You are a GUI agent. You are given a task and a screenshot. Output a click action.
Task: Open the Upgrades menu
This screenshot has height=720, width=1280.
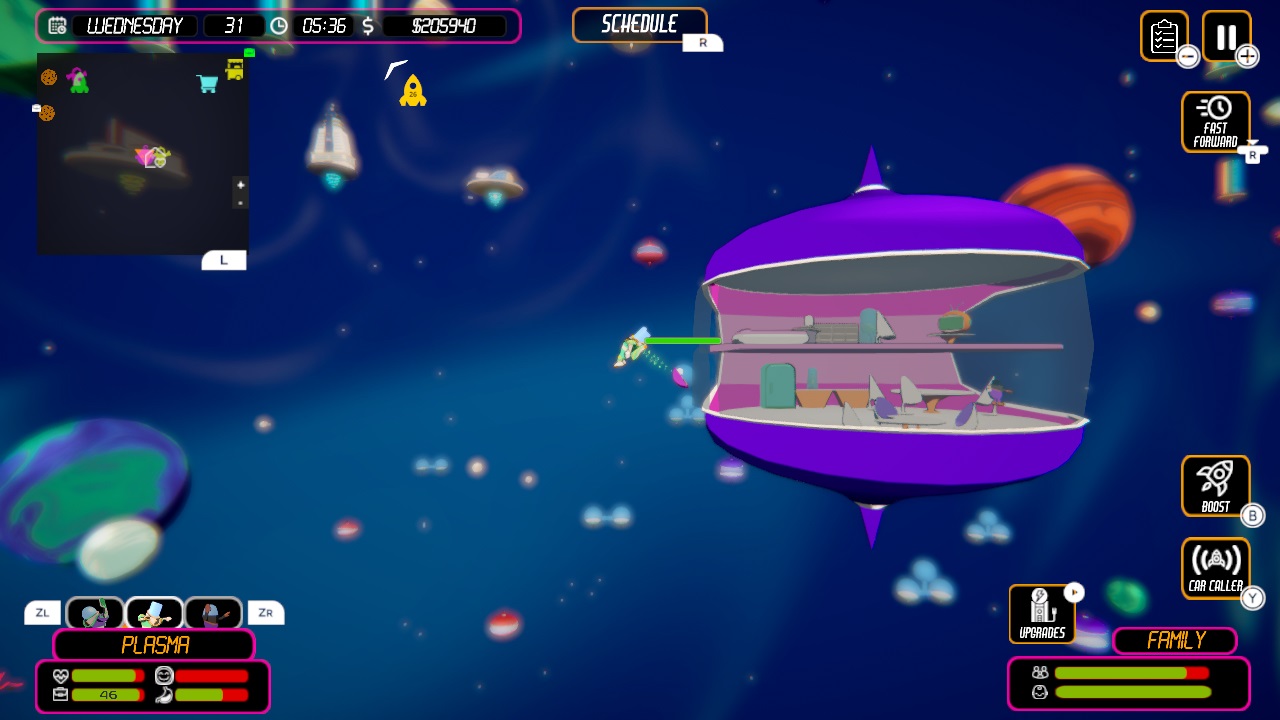pyautogui.click(x=1042, y=612)
